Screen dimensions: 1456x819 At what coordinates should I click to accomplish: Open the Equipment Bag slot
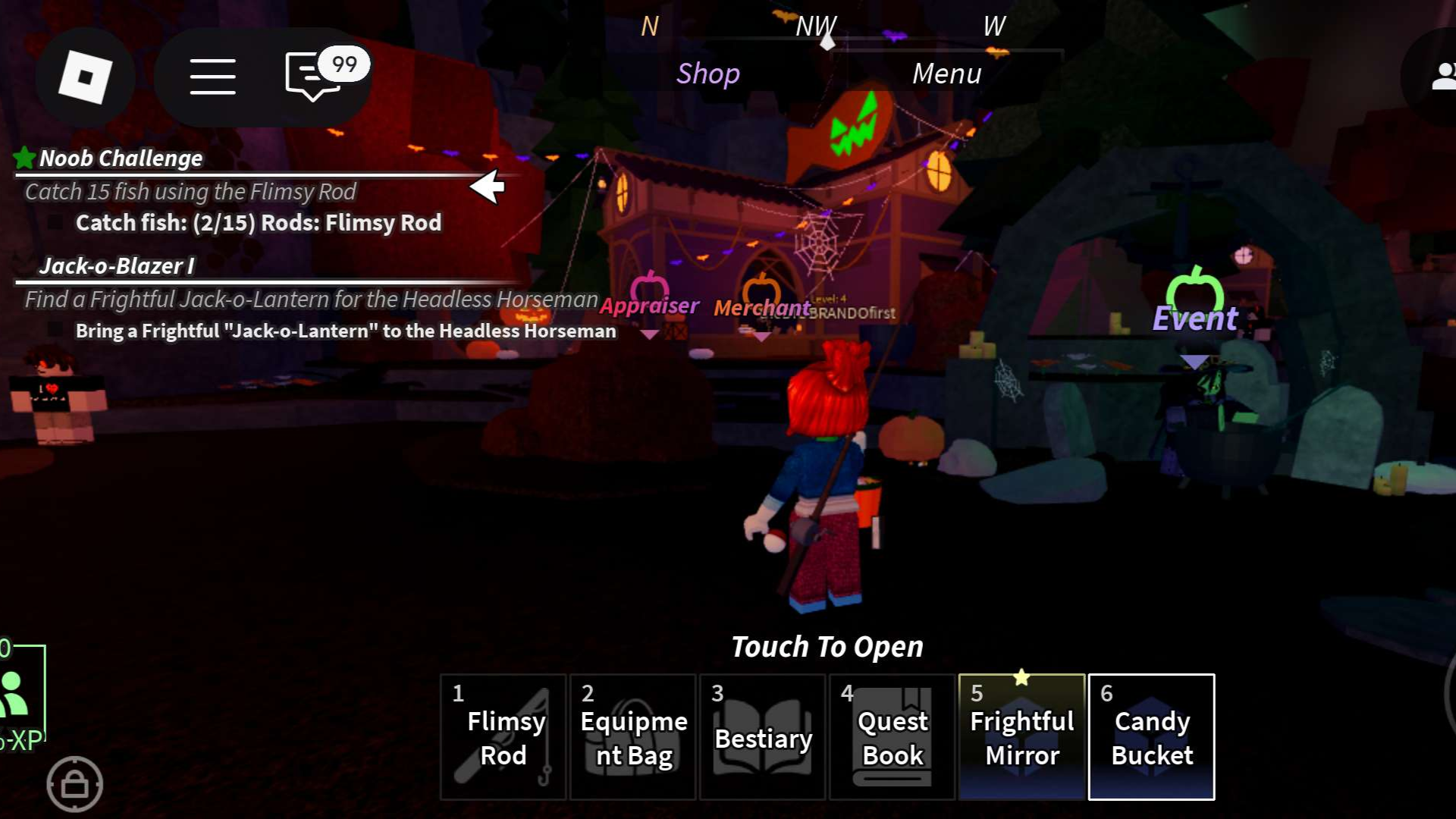point(632,737)
